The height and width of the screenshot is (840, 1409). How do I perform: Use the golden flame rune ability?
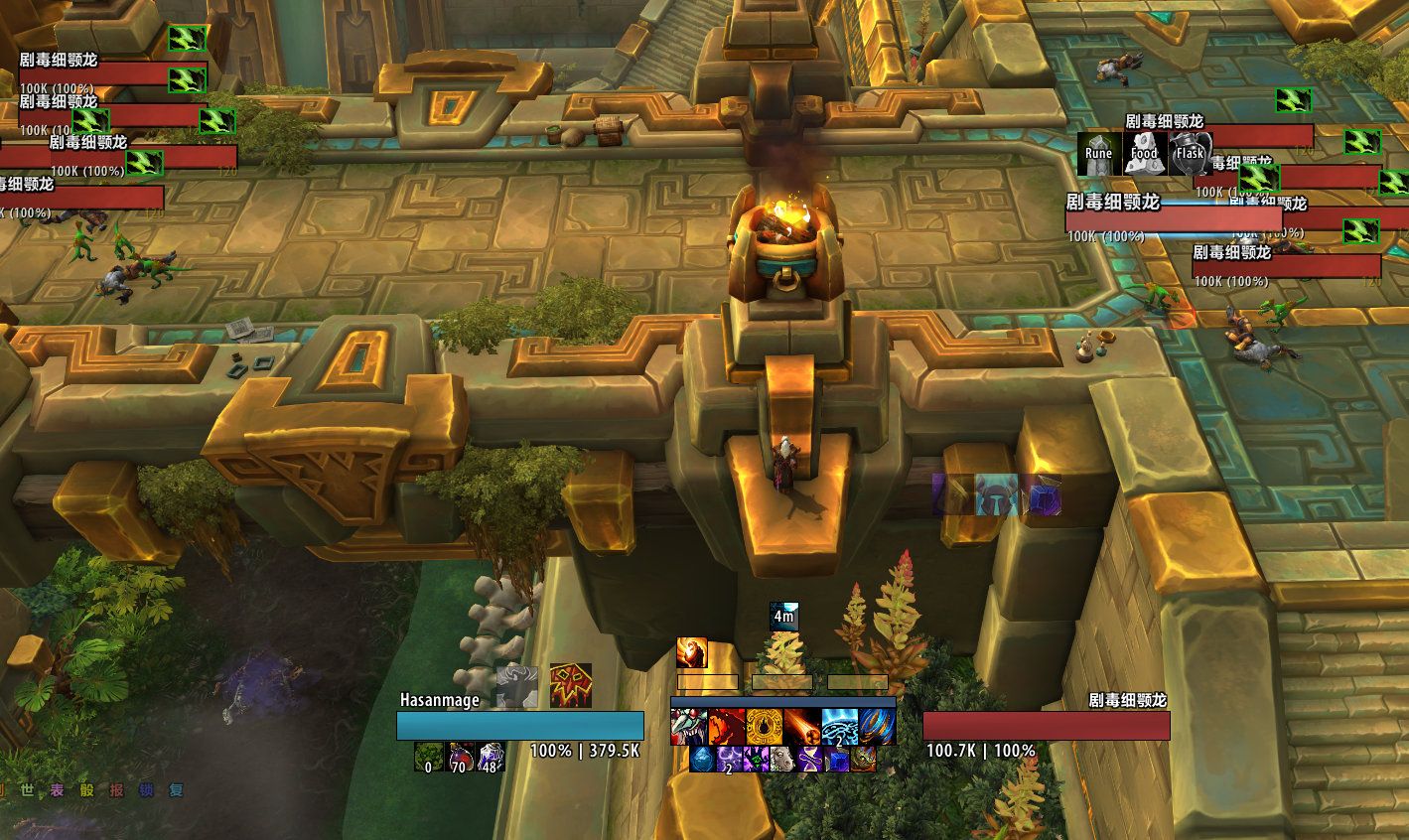(765, 727)
